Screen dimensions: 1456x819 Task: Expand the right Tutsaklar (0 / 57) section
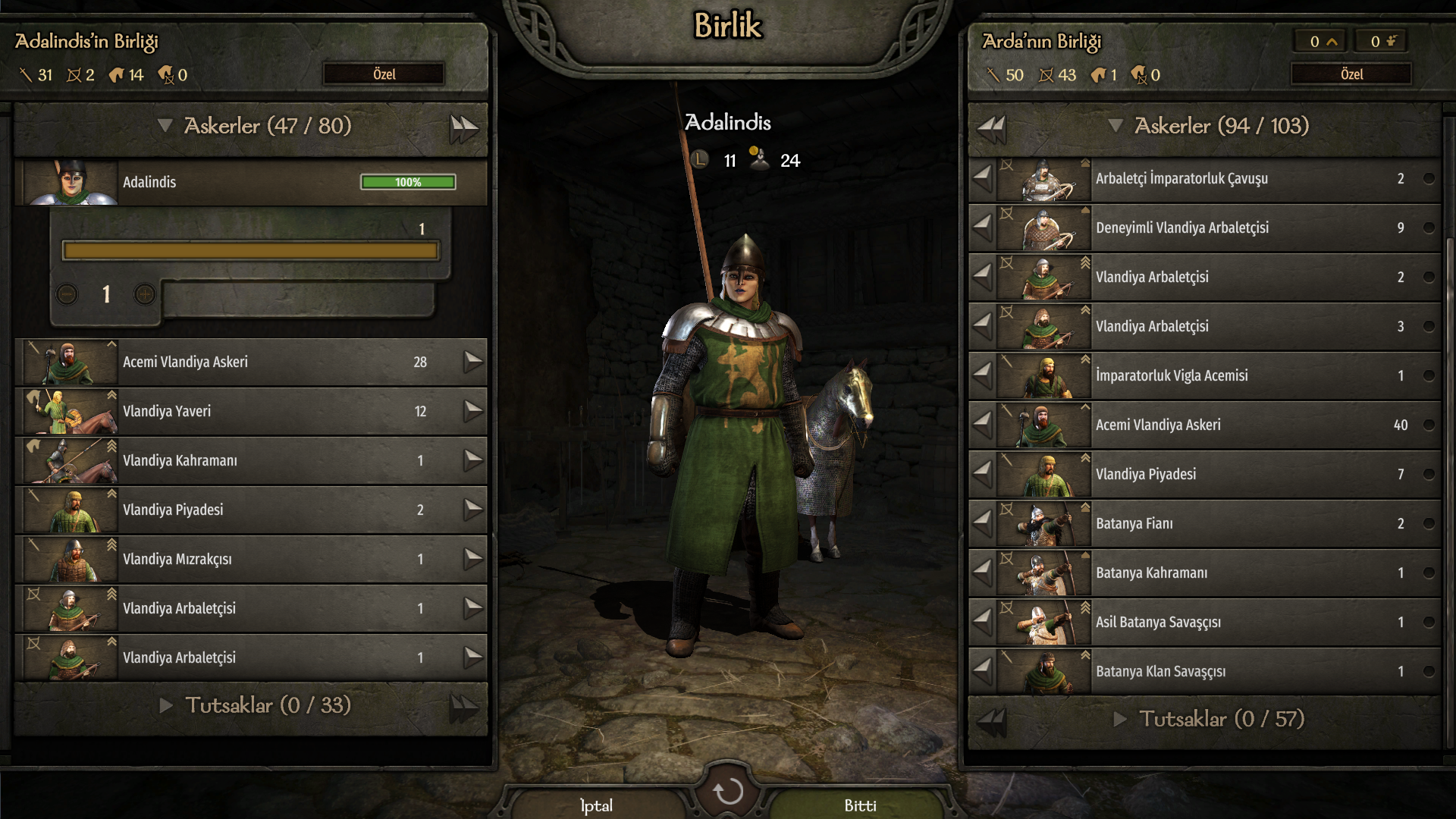coord(1119,719)
